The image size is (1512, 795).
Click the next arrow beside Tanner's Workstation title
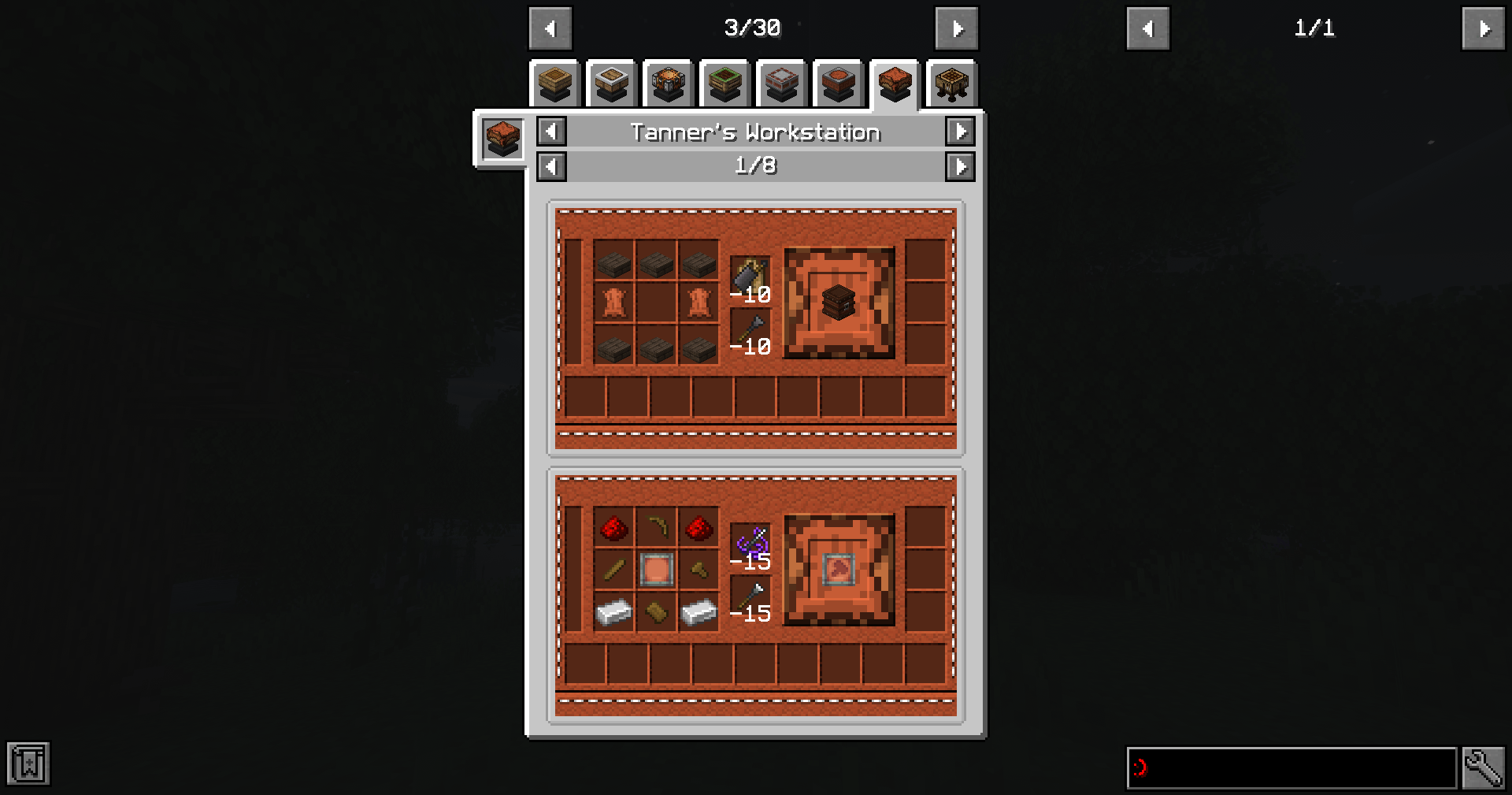tap(960, 132)
